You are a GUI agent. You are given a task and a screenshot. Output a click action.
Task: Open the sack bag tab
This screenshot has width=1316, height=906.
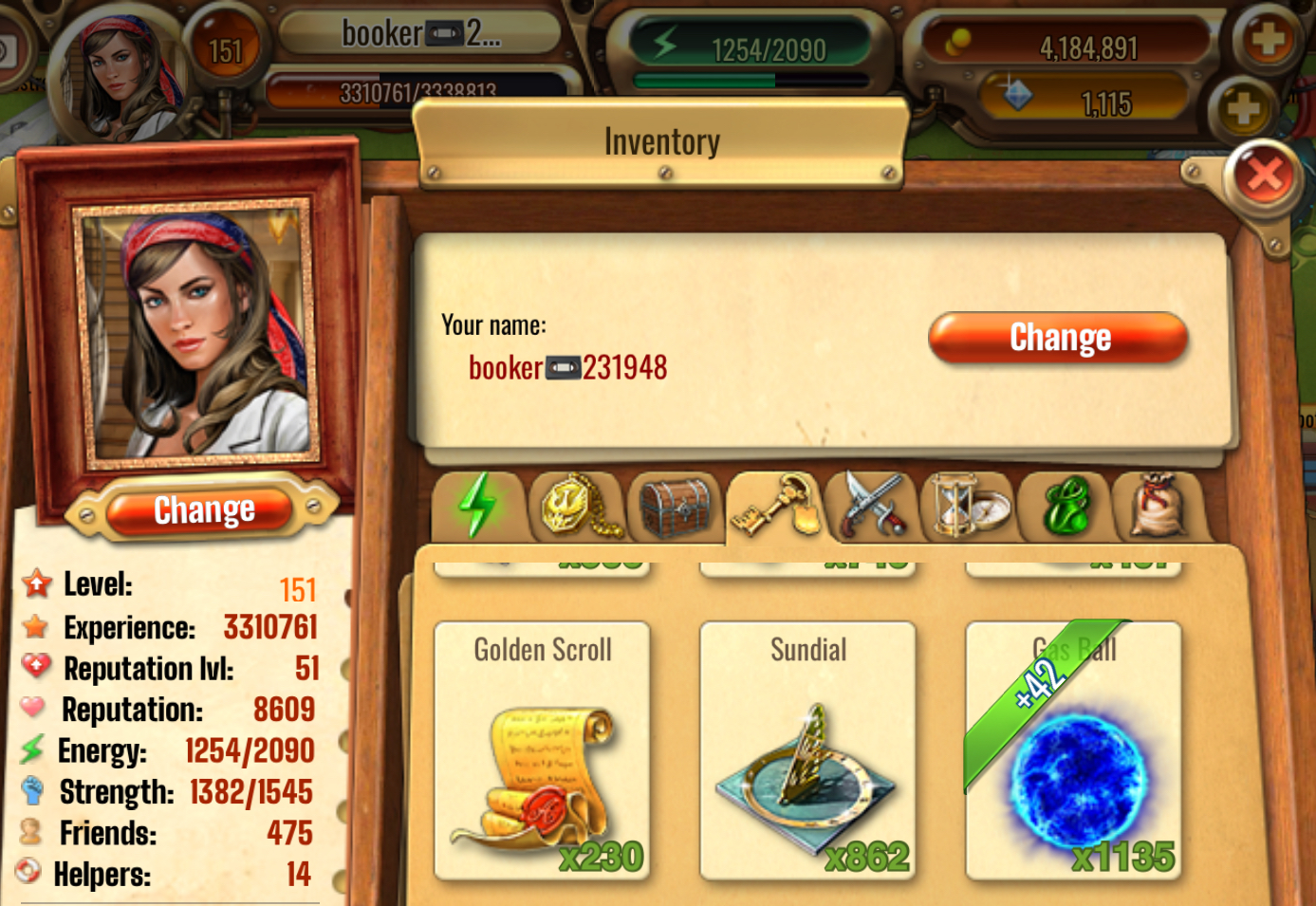coord(1159,507)
